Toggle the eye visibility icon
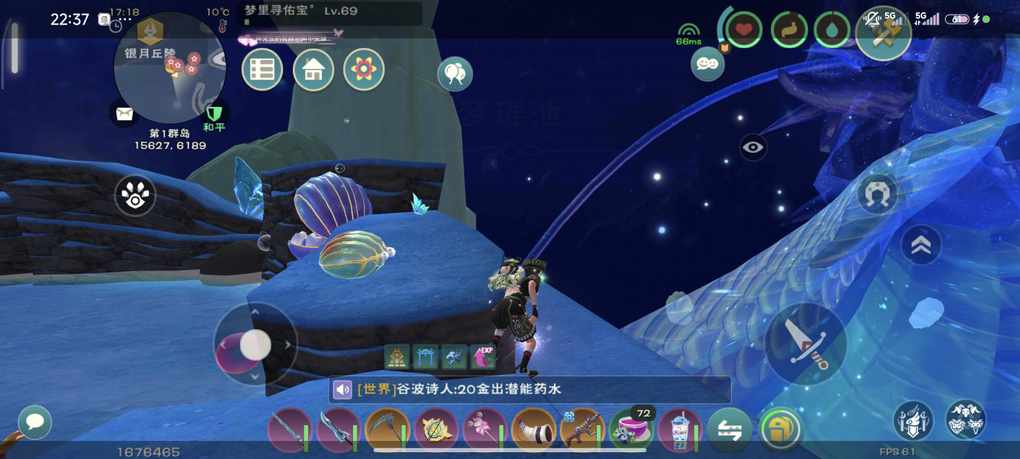 (x=753, y=147)
